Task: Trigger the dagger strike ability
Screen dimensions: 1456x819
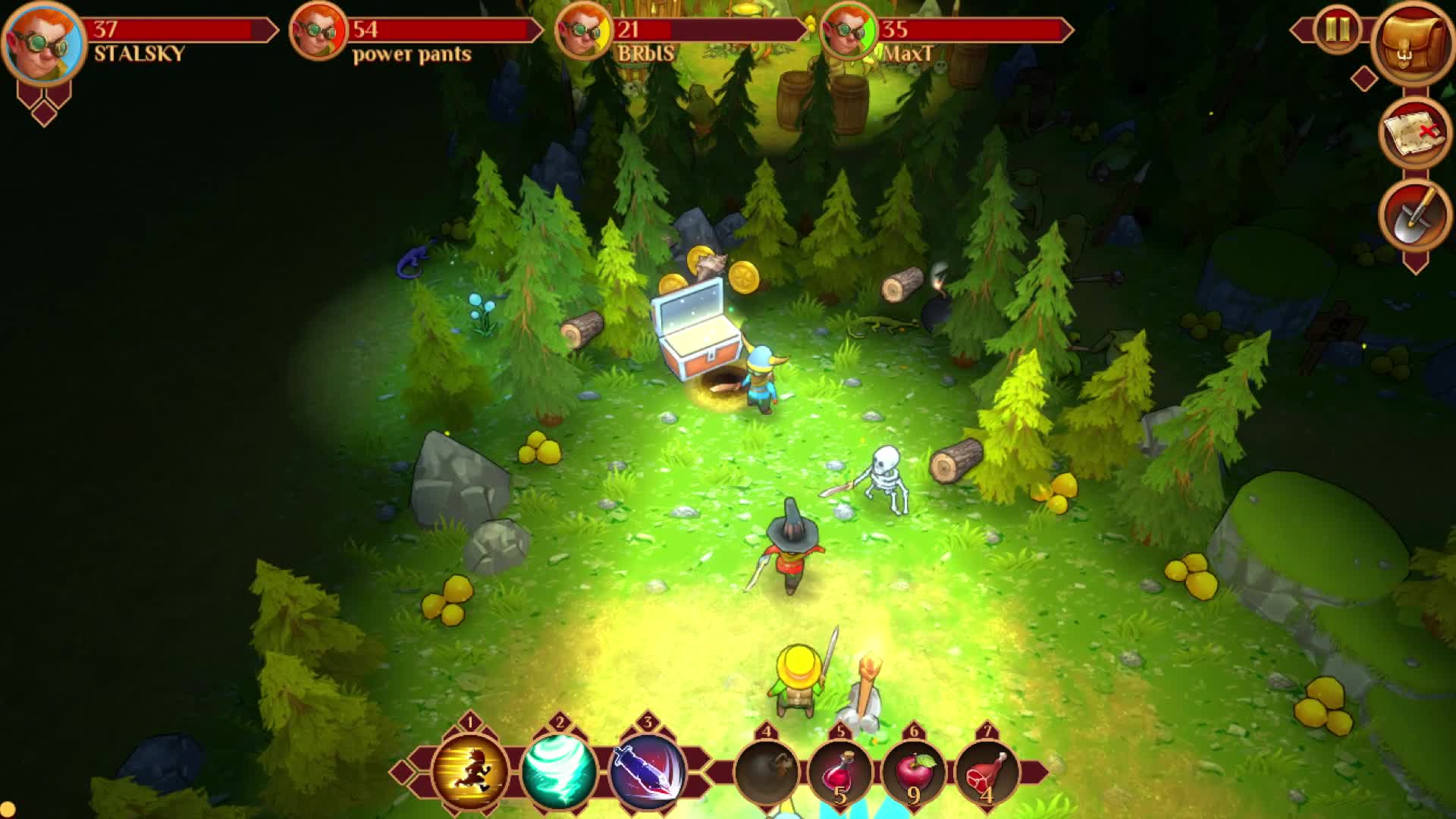Action: 648,770
